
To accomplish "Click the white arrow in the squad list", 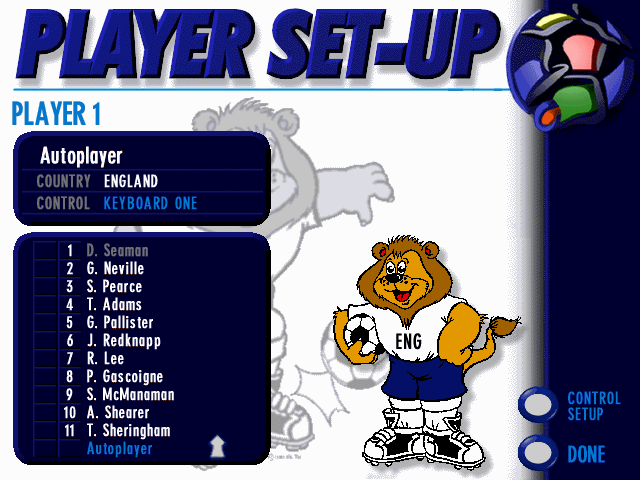I will point(214,445).
